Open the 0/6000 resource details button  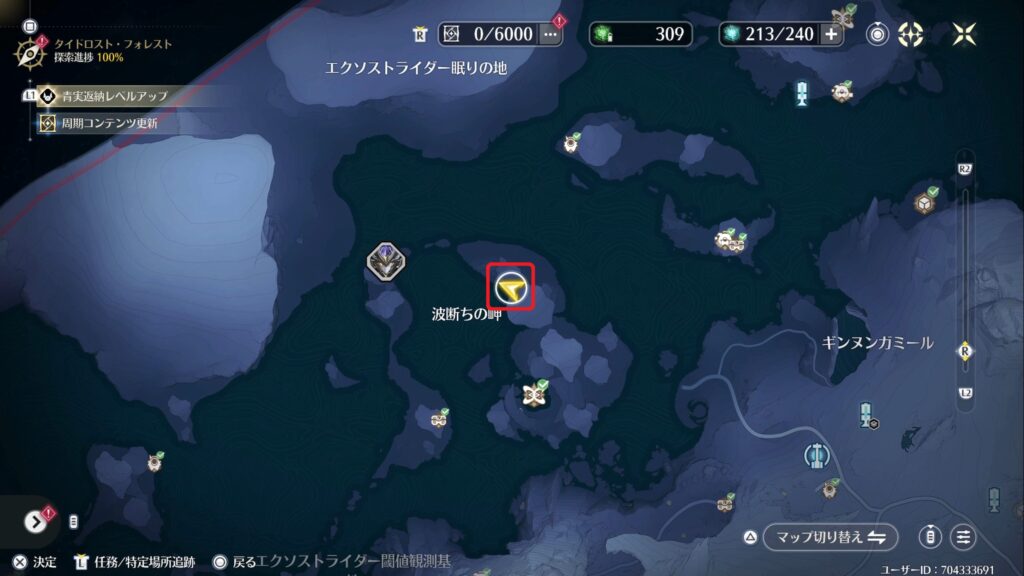click(550, 34)
